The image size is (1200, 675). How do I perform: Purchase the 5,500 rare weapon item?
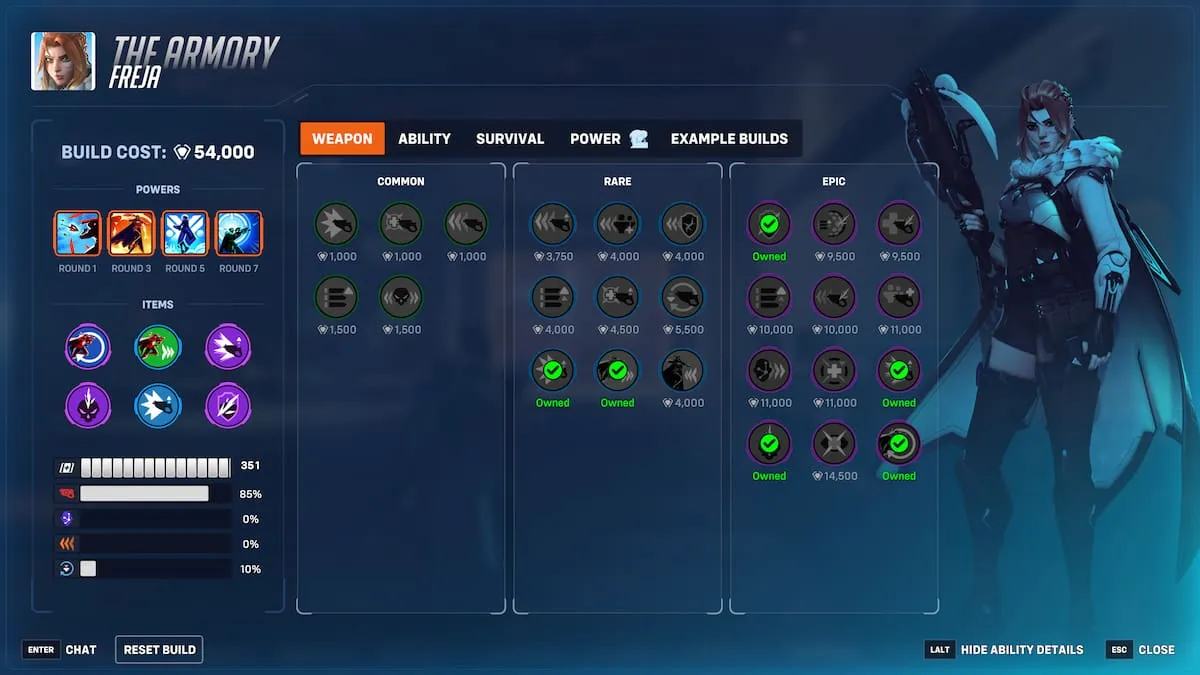(682, 298)
